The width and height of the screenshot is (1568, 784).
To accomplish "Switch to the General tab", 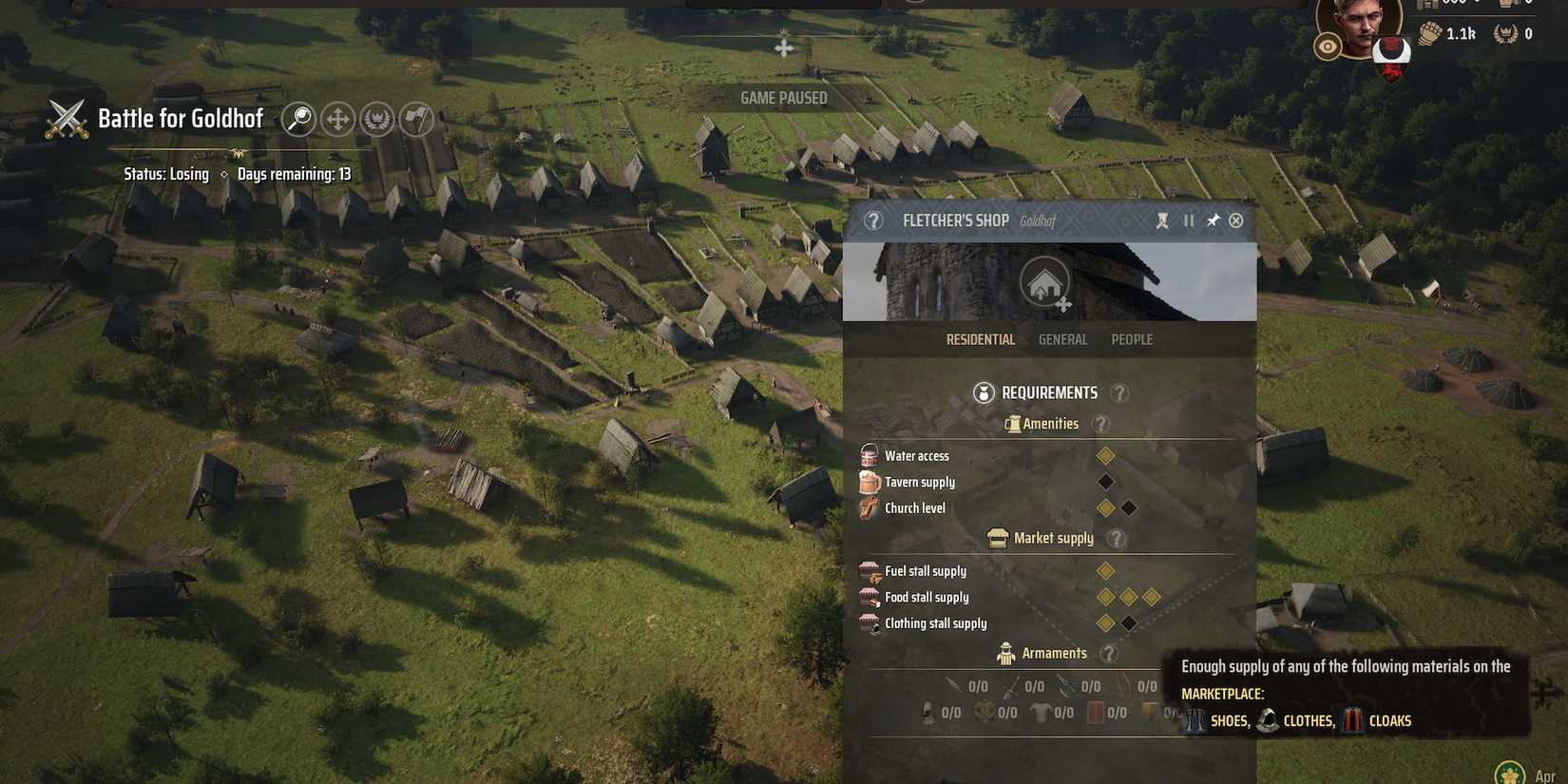I will 1062,339.
